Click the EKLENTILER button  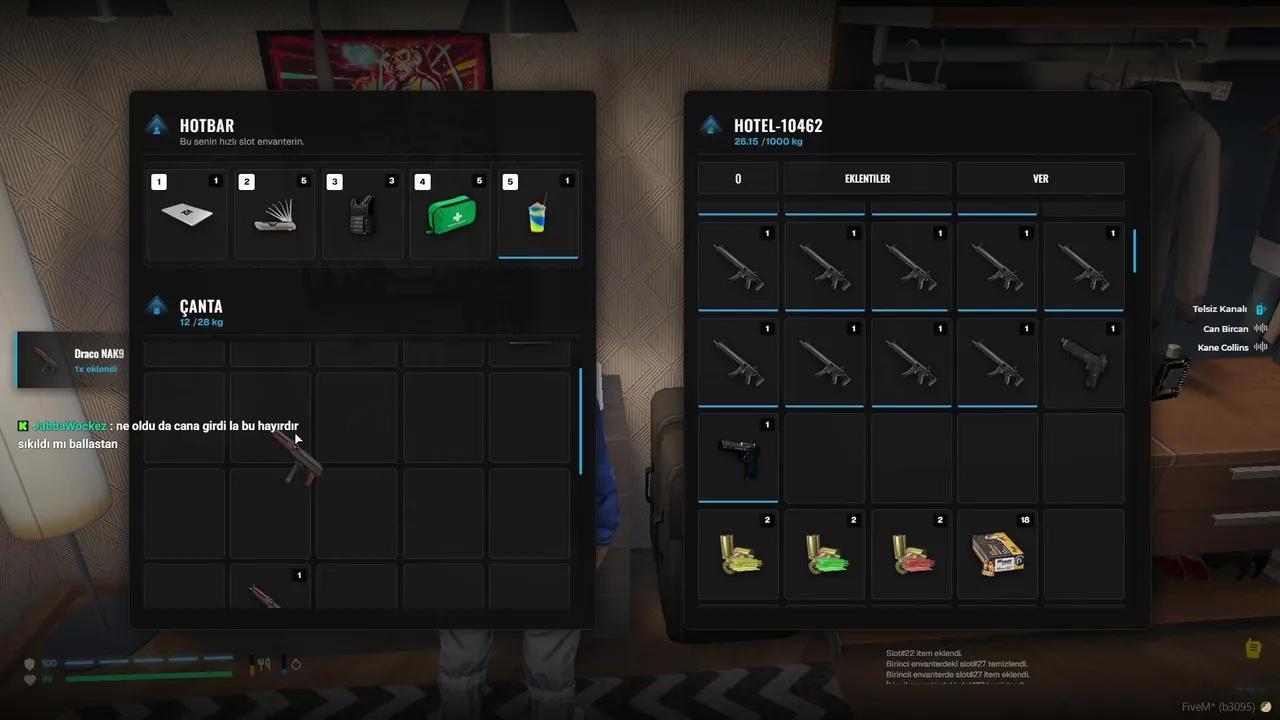tap(867, 178)
